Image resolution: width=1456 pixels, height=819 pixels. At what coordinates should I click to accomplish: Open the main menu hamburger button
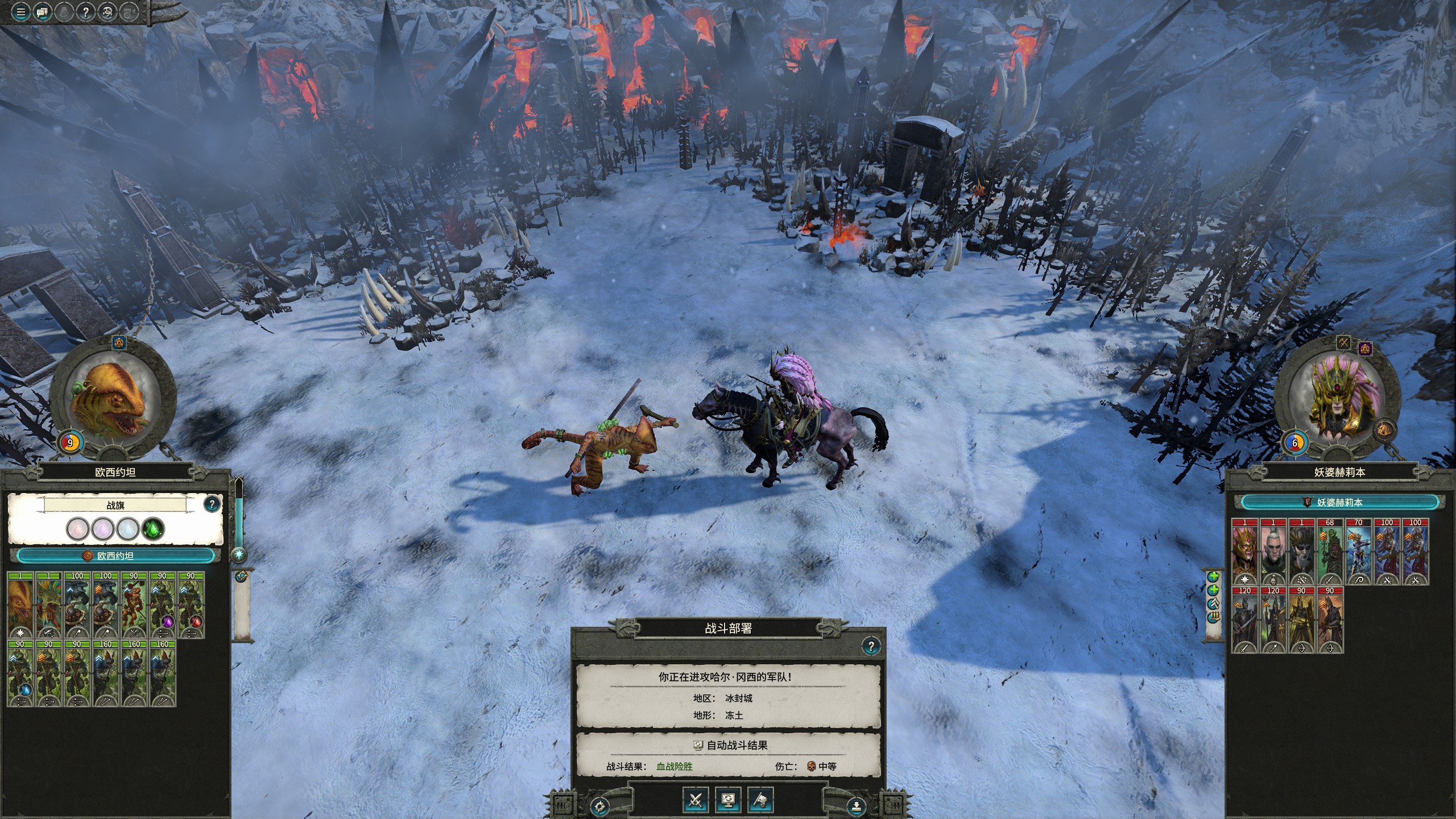click(x=20, y=11)
